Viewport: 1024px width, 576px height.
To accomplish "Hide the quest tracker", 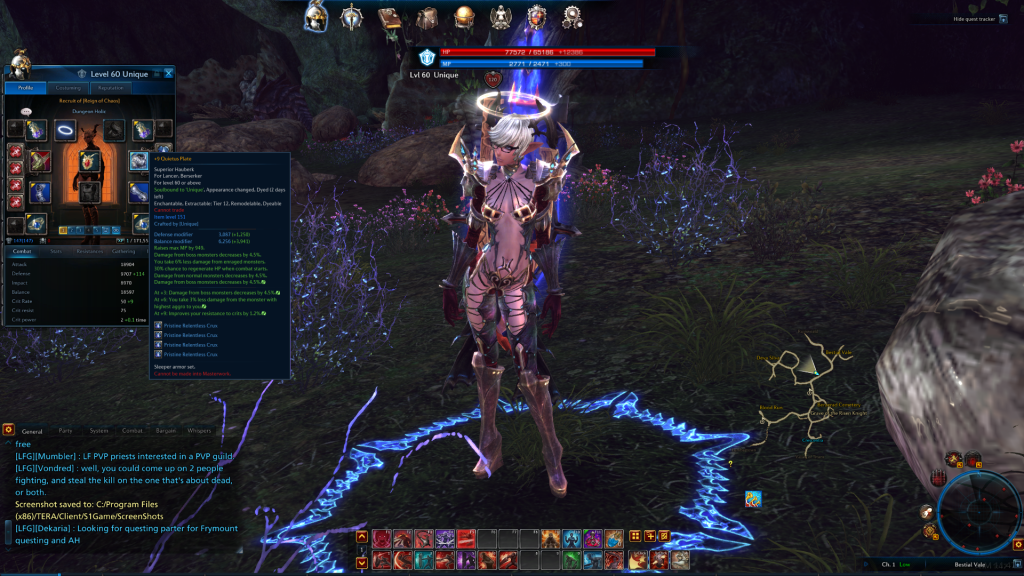I will coord(974,19).
